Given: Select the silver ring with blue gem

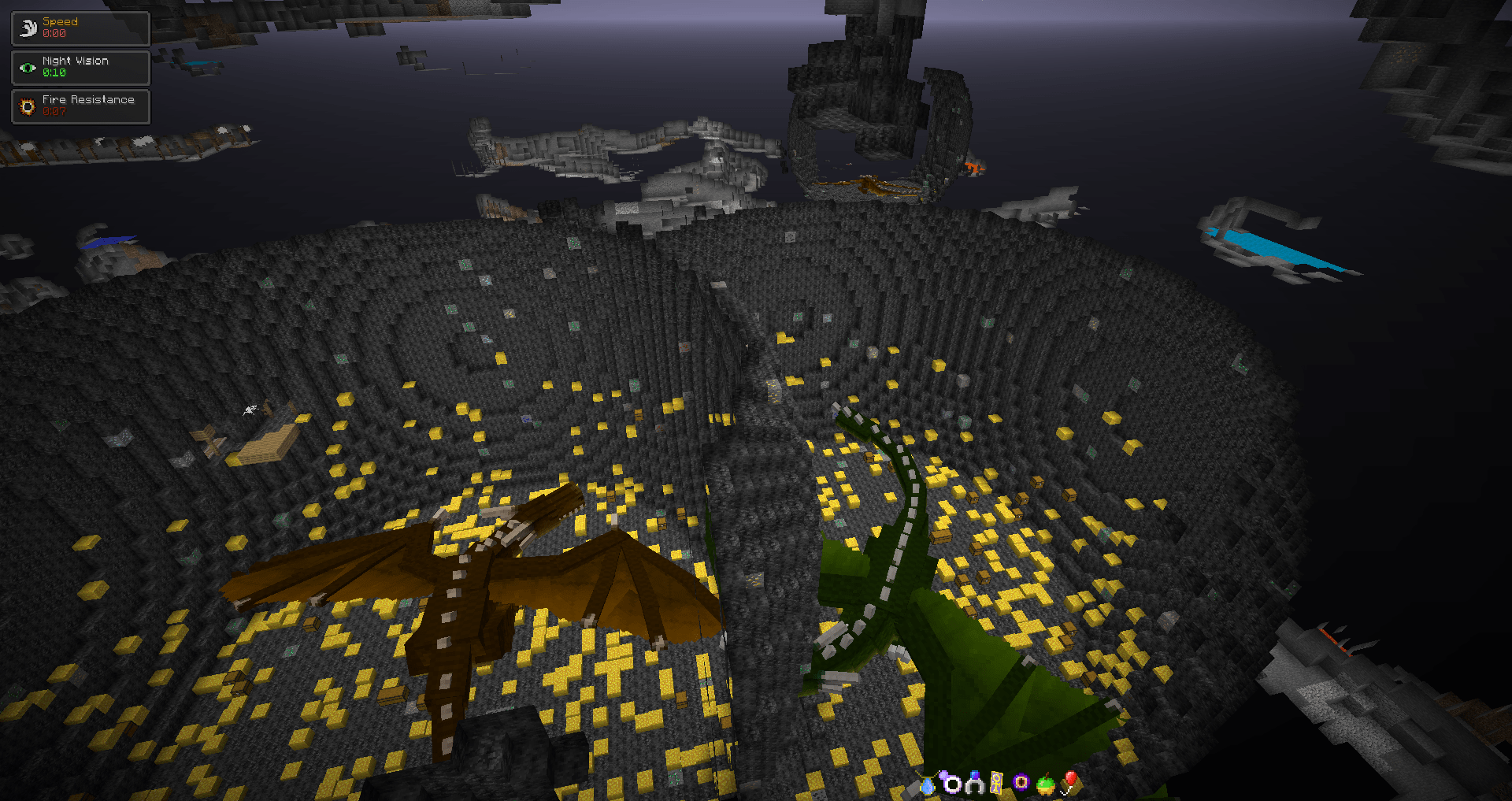Looking at the screenshot, I should pos(975,785).
